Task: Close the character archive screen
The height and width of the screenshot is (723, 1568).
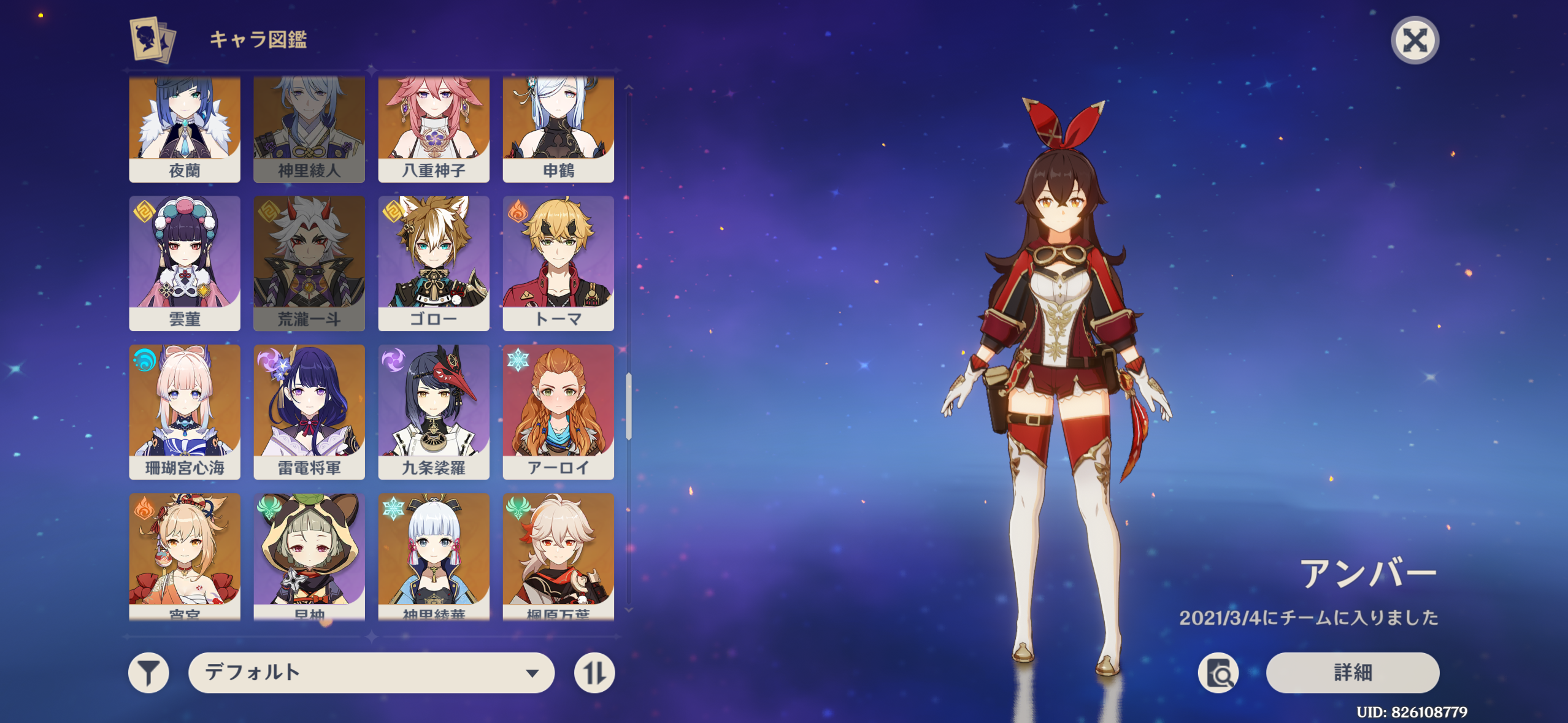Action: point(1414,40)
